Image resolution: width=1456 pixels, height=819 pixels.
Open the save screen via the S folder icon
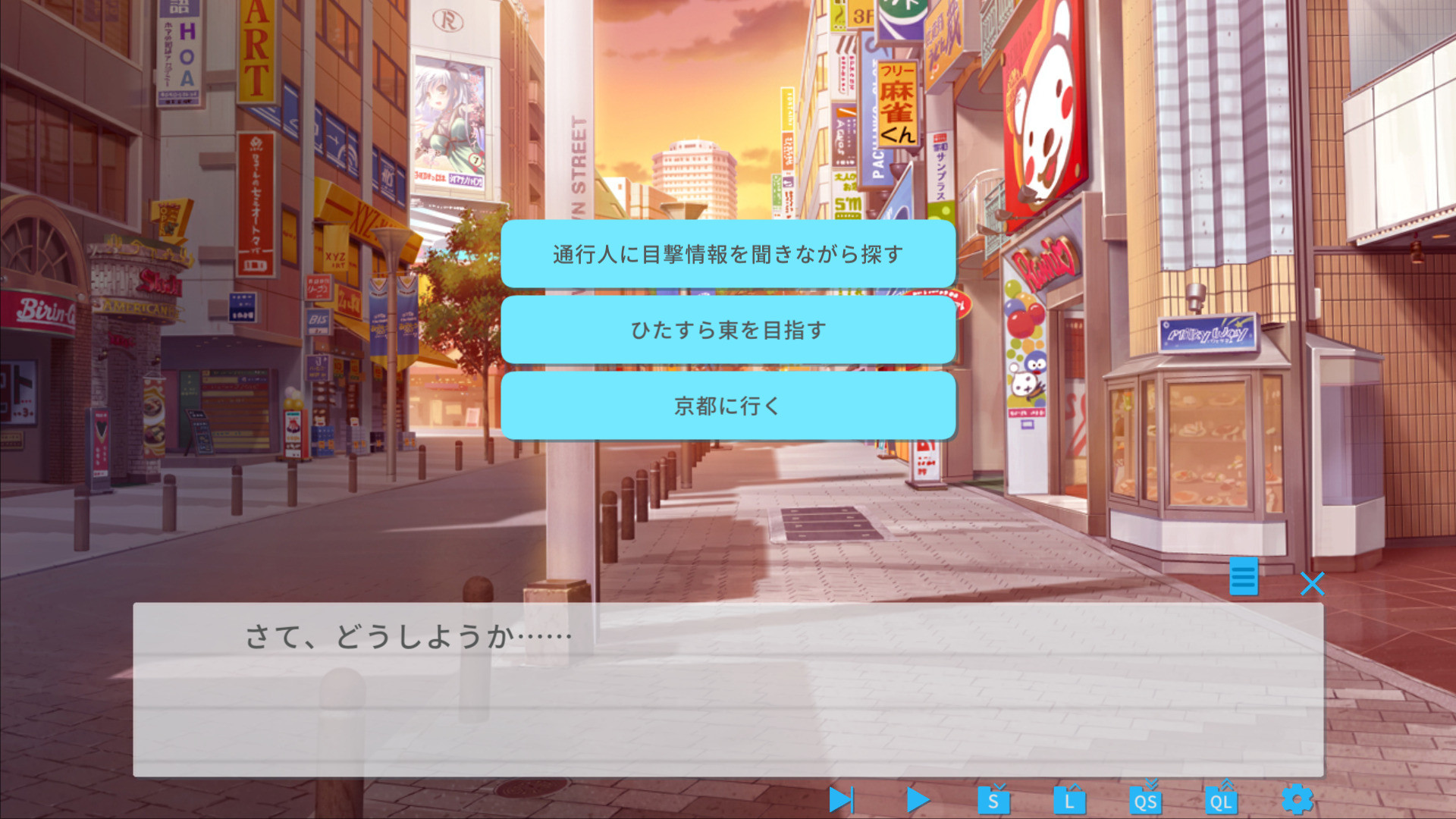993,799
